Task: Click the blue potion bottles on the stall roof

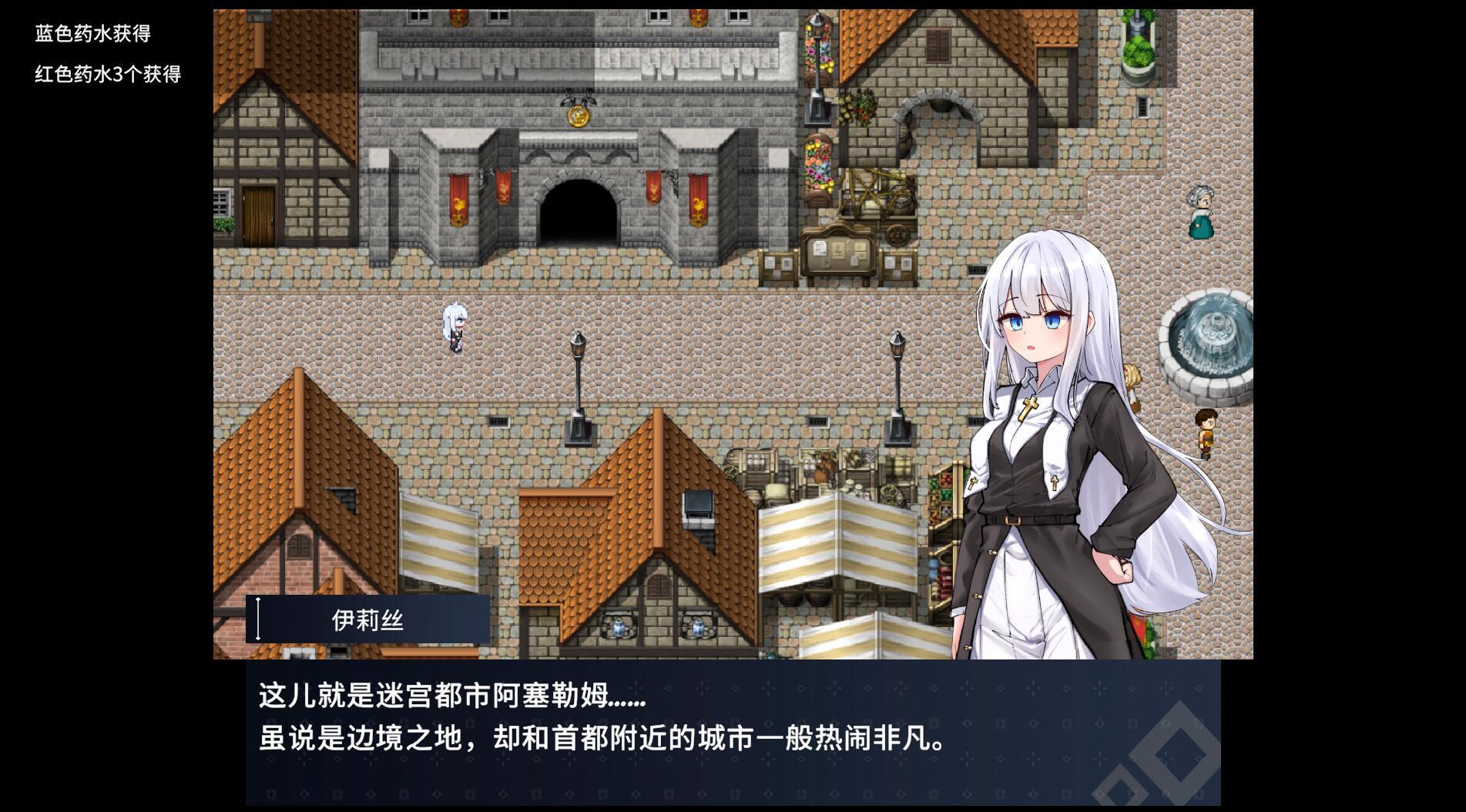Action: pos(620,628)
